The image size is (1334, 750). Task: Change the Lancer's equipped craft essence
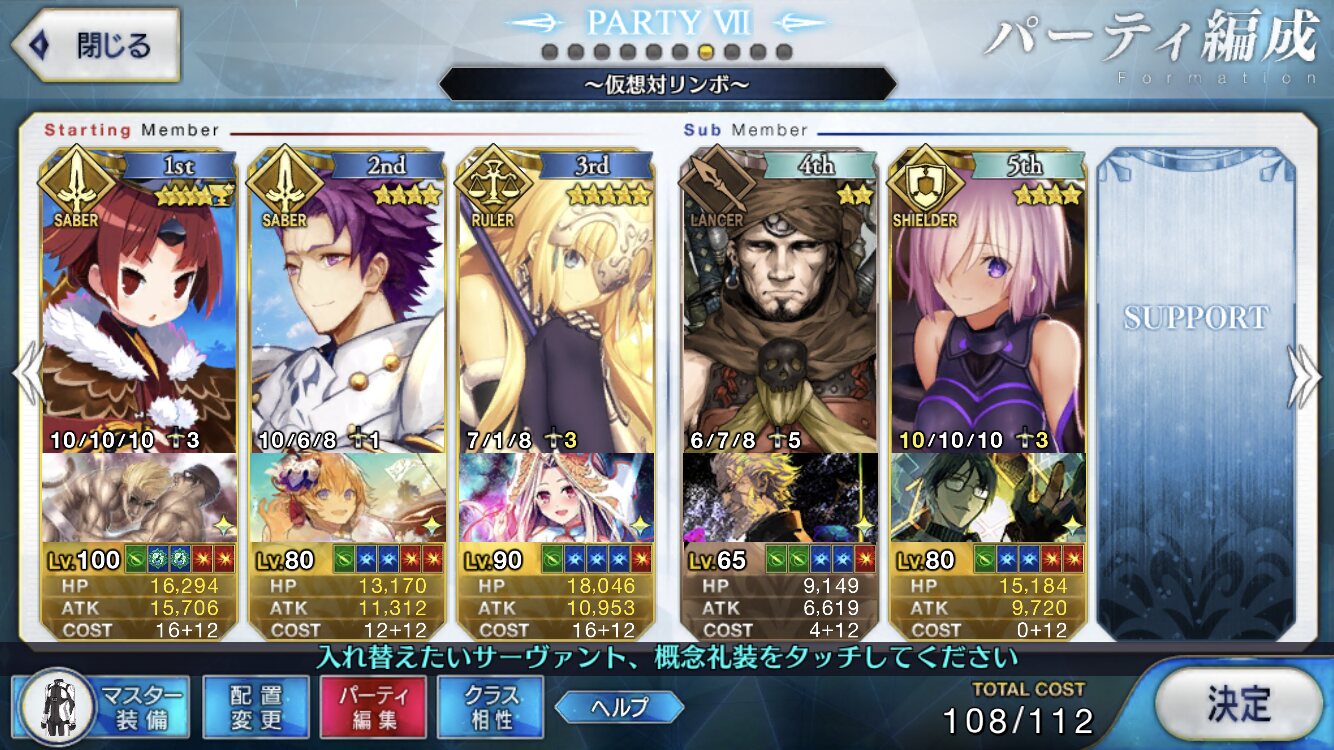781,497
